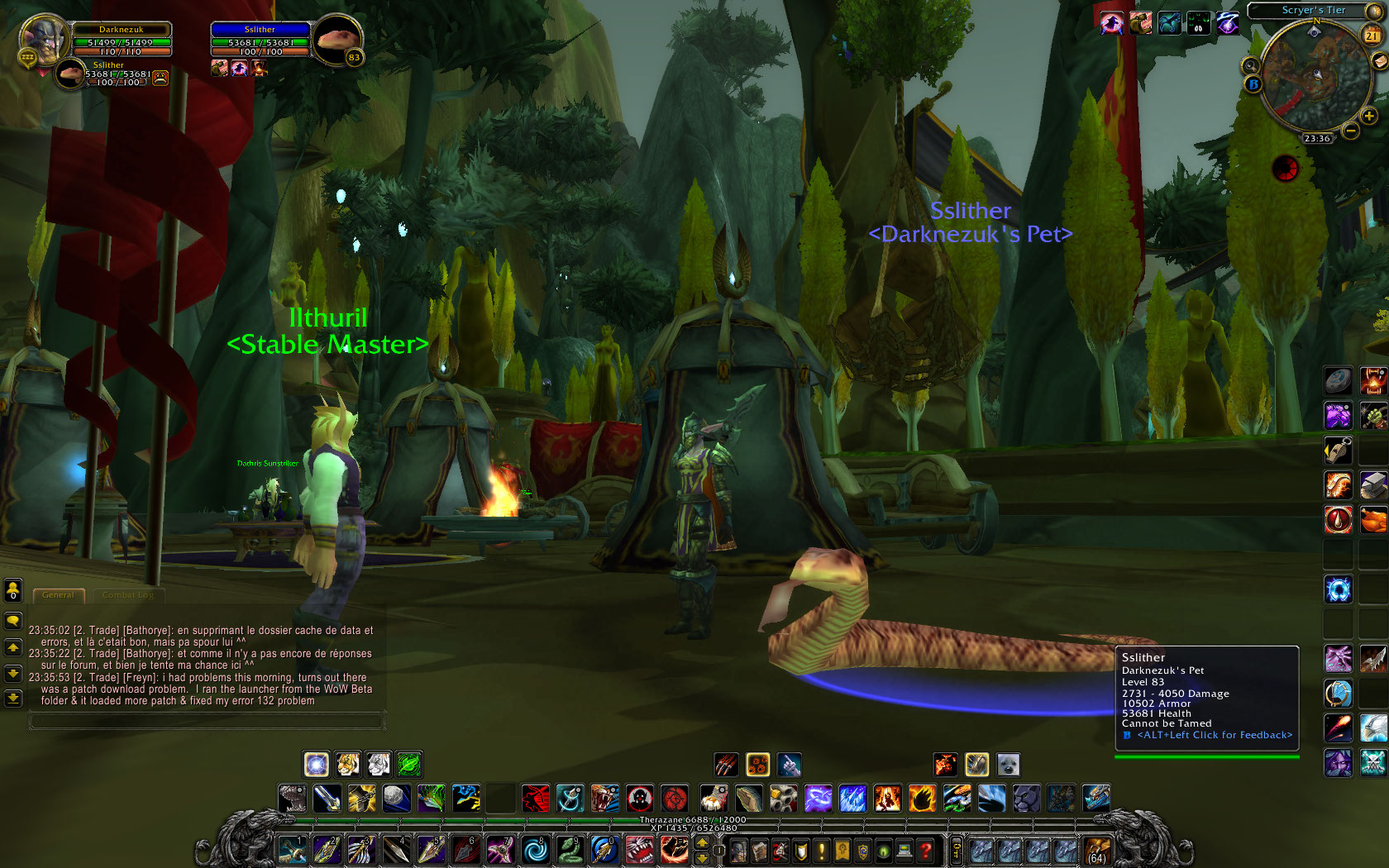1389x868 pixels.
Task: Select the polar bear pet icon above the action bar
Action: (1008, 765)
